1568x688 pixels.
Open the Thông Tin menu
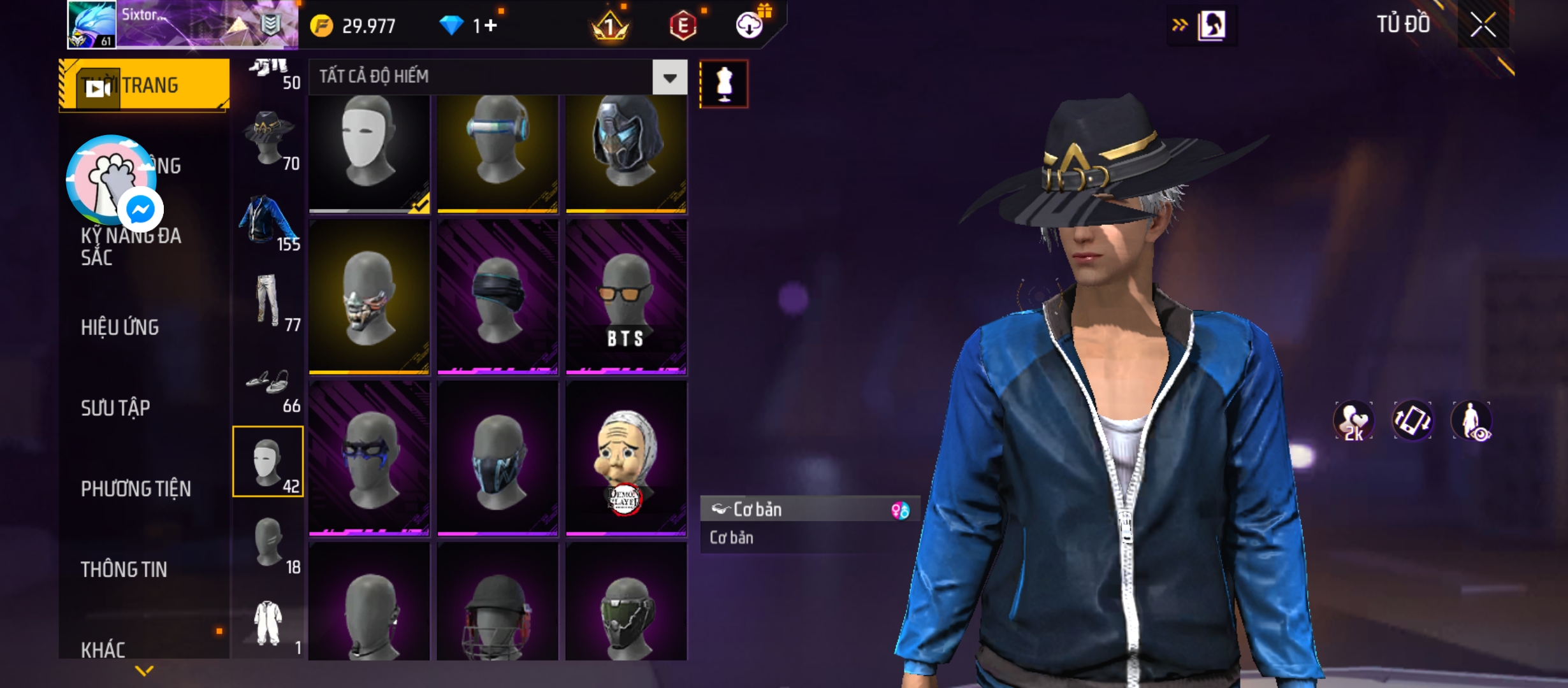124,570
